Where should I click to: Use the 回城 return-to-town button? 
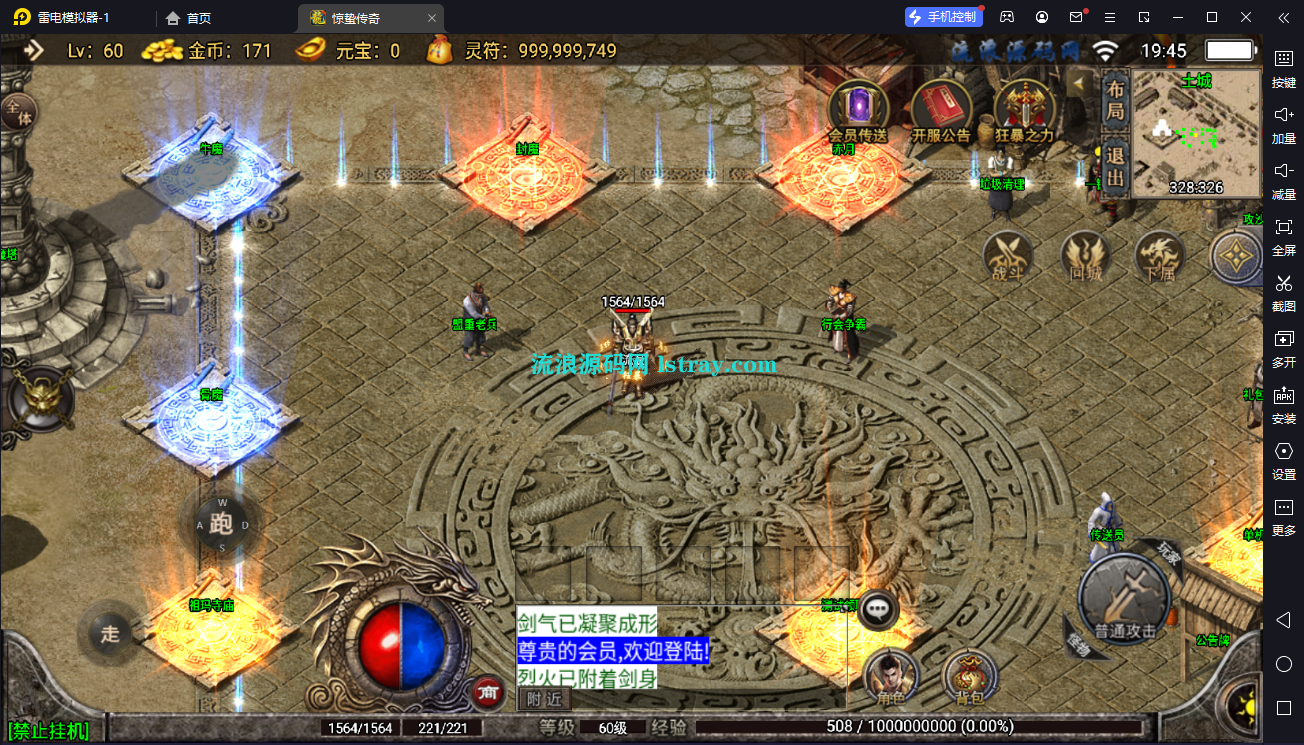[1084, 256]
